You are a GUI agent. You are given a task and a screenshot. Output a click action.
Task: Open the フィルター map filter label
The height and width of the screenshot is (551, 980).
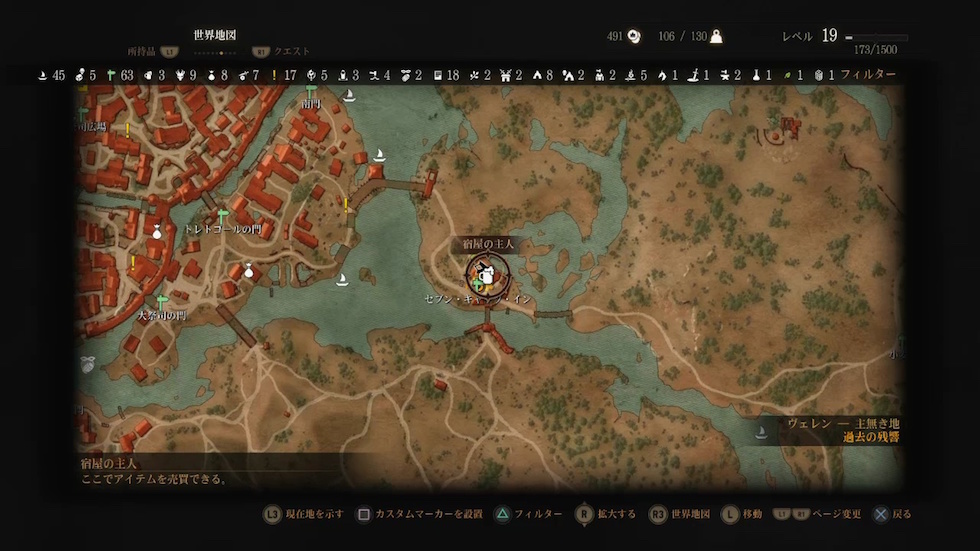pyautogui.click(x=868, y=74)
